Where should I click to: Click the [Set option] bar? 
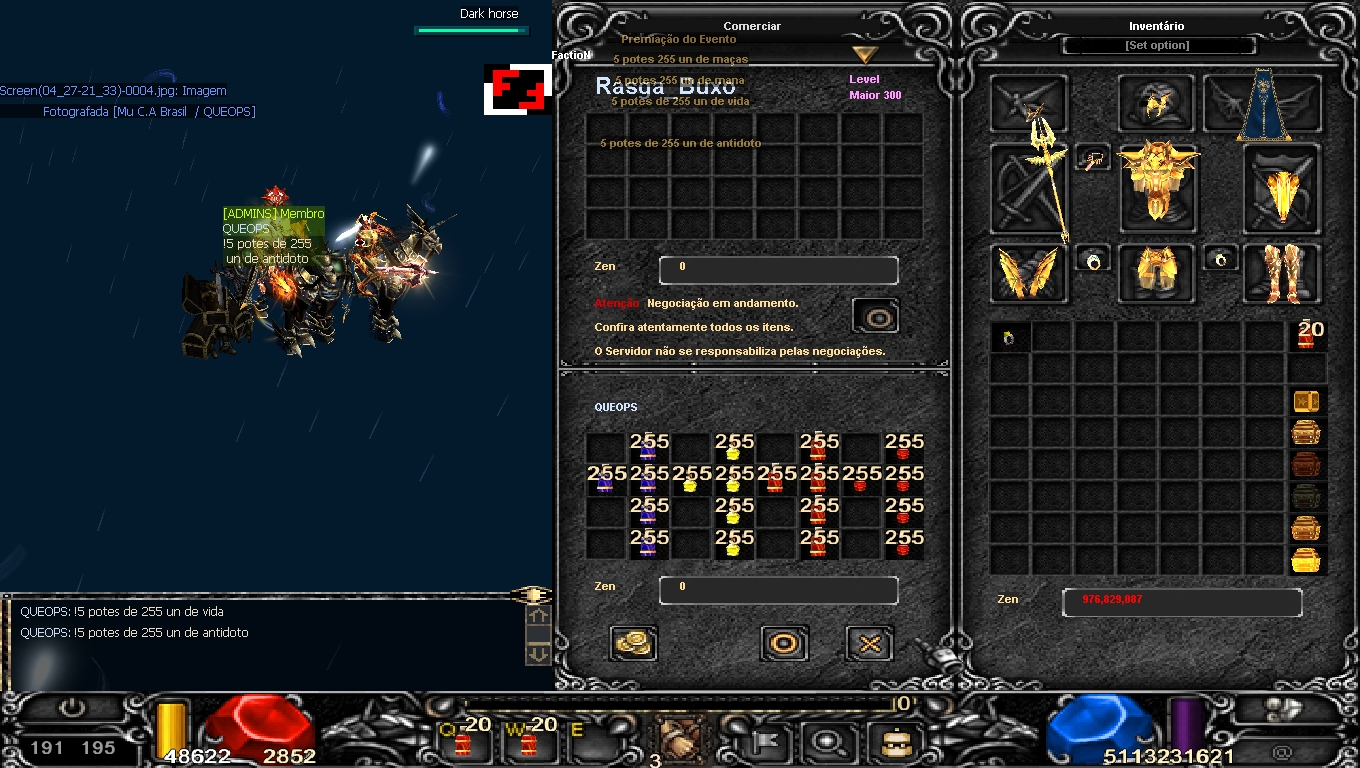(1157, 46)
